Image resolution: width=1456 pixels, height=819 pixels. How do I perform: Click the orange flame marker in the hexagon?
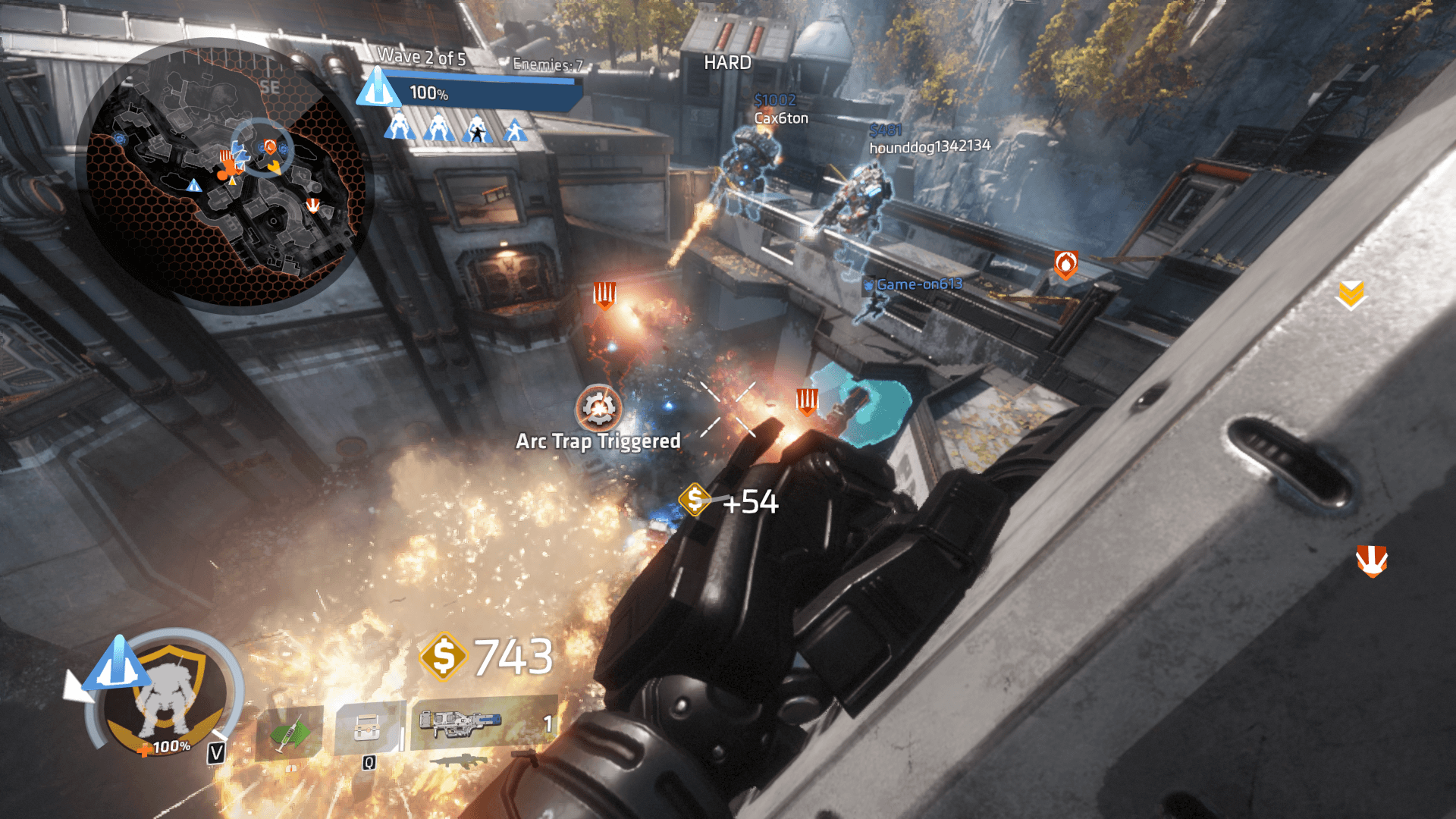pos(1065,265)
